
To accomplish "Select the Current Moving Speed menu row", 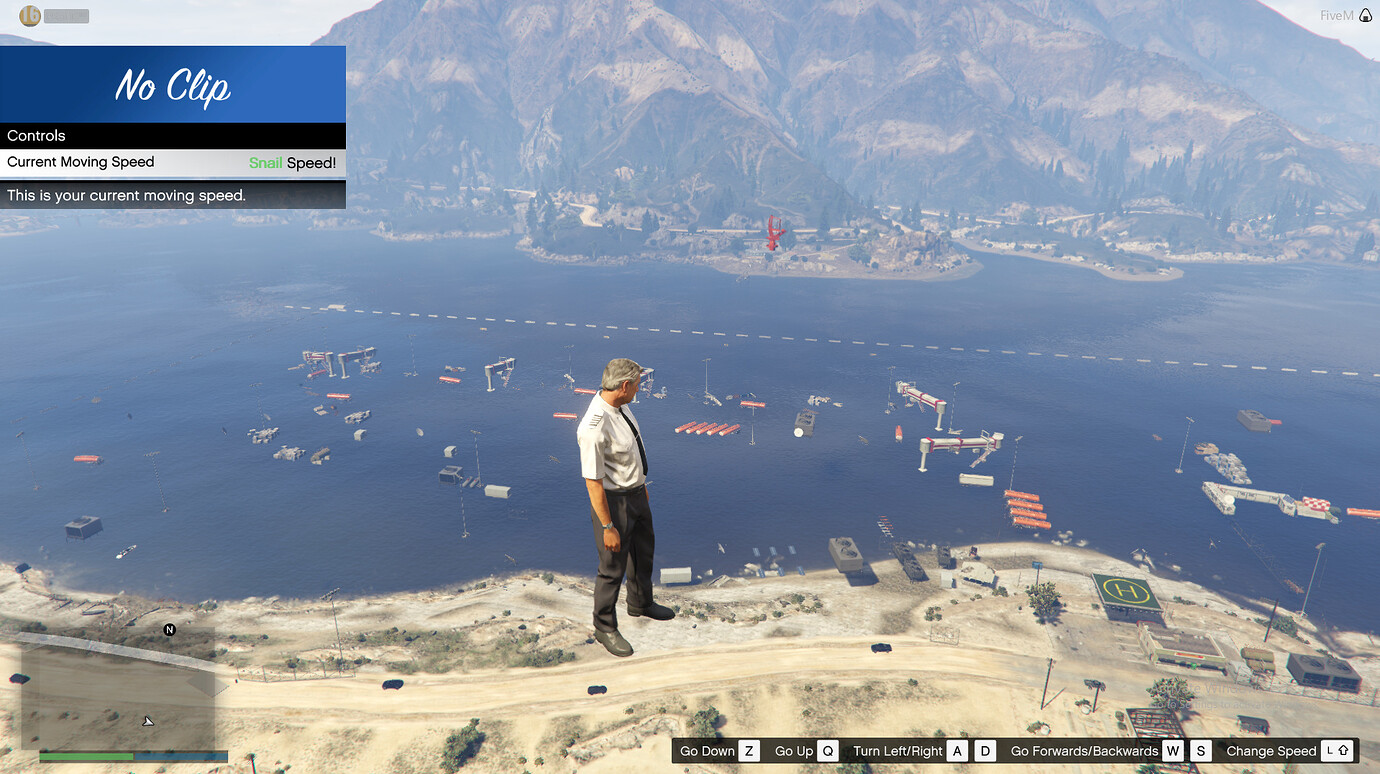I will (172, 163).
